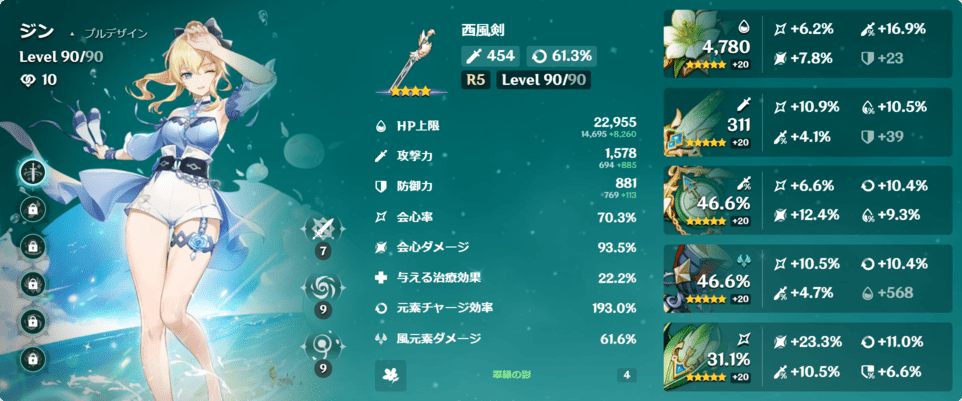Viewport: 962px width, 401px height.
Task: Select the swirl-shaped elemental skill talent icon
Action: tap(324, 290)
